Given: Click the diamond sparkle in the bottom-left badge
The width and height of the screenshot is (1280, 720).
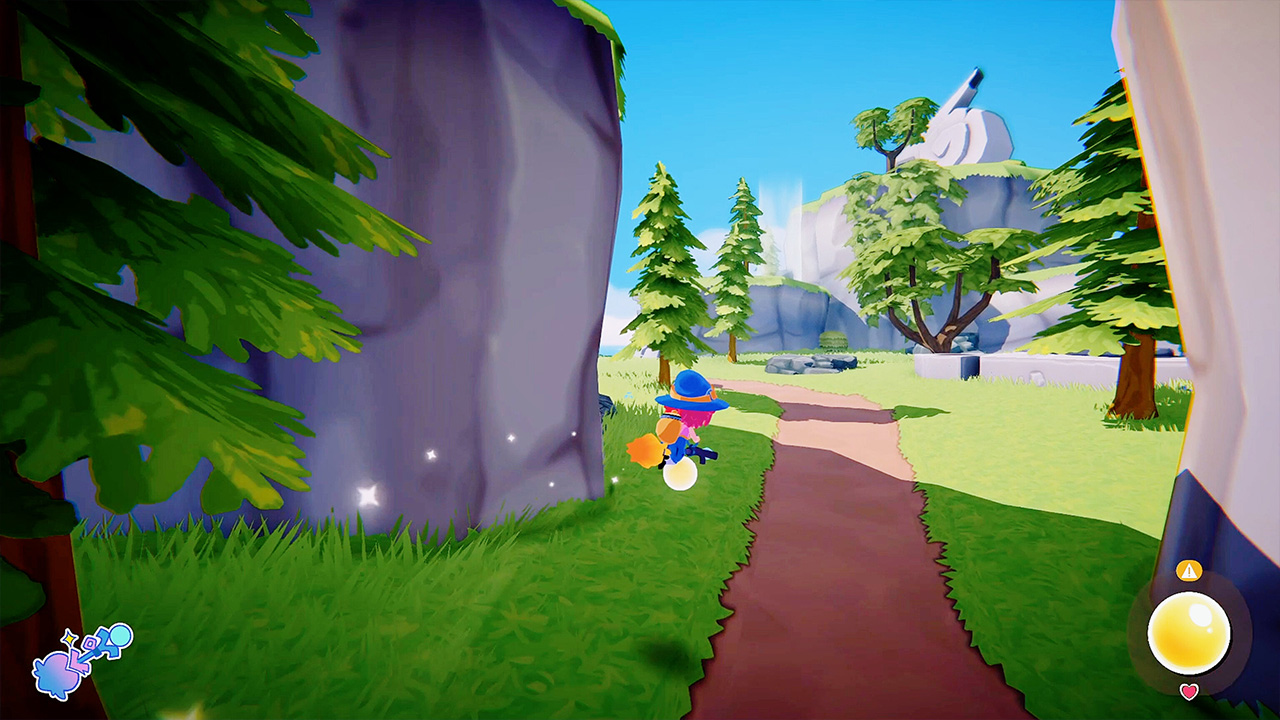Looking at the screenshot, I should tap(70, 637).
